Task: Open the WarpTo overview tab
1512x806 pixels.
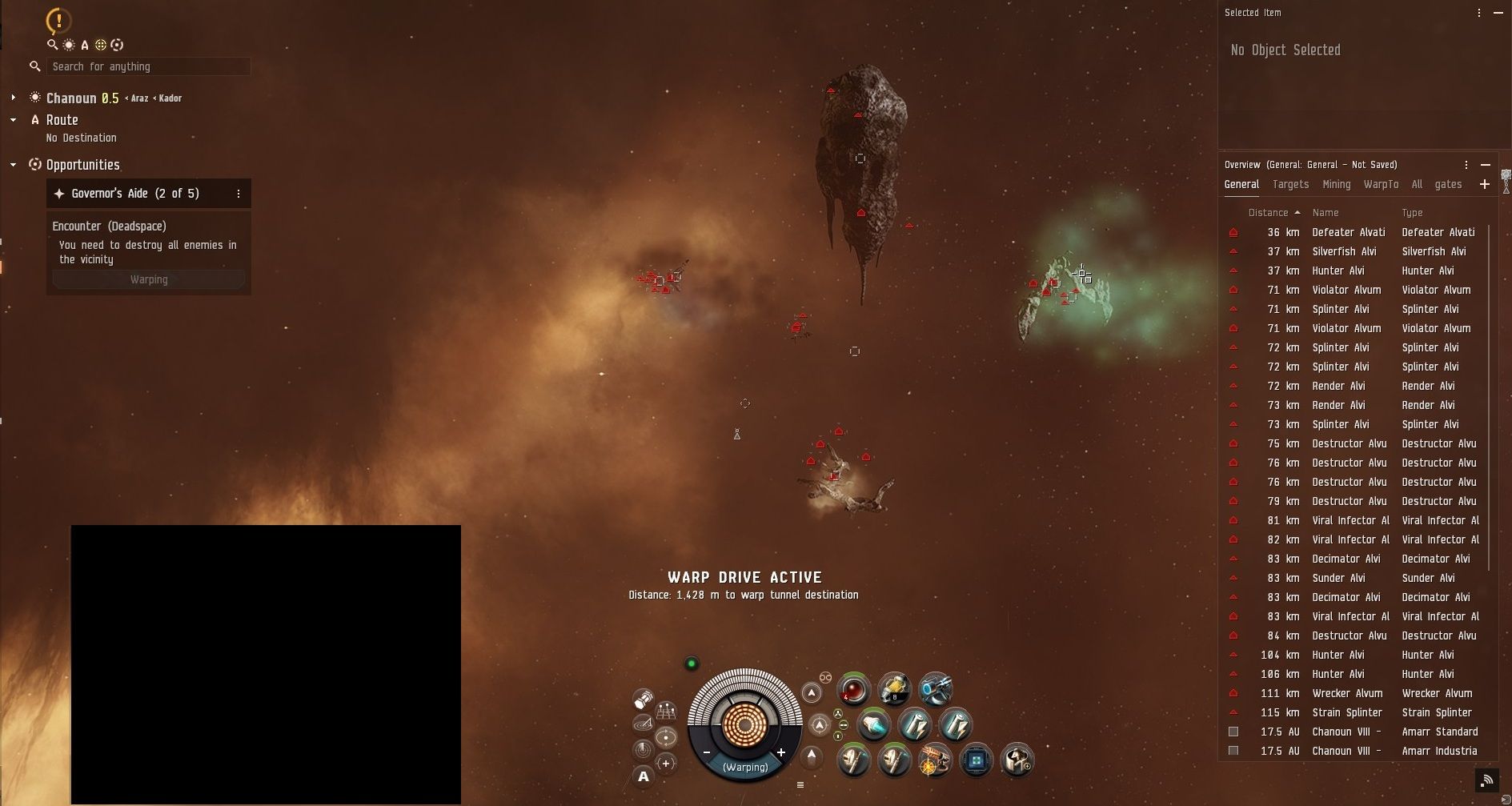Action: (1381, 184)
